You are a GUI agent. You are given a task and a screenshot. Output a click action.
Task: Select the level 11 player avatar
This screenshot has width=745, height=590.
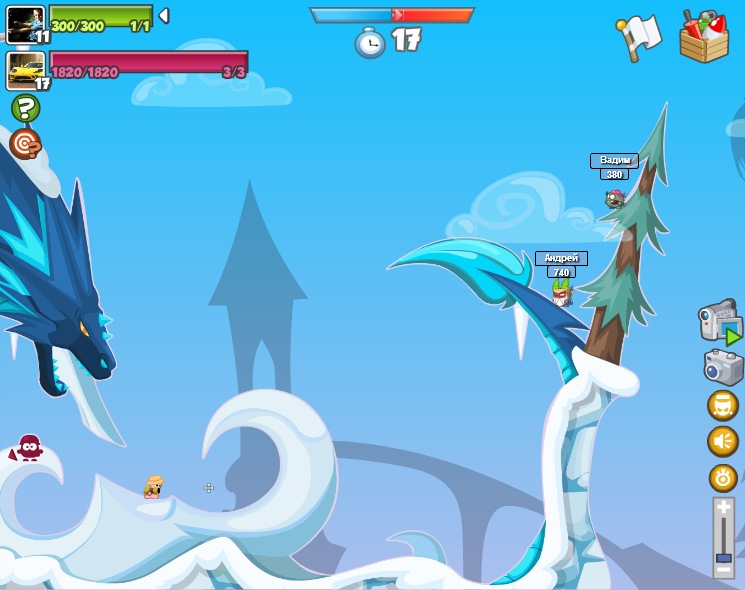click(24, 23)
